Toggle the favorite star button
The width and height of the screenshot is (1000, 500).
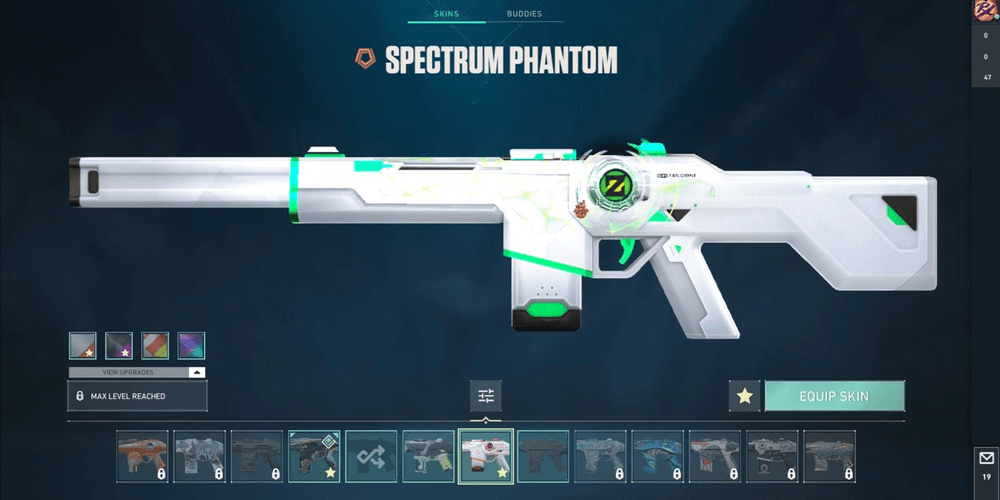coord(744,396)
